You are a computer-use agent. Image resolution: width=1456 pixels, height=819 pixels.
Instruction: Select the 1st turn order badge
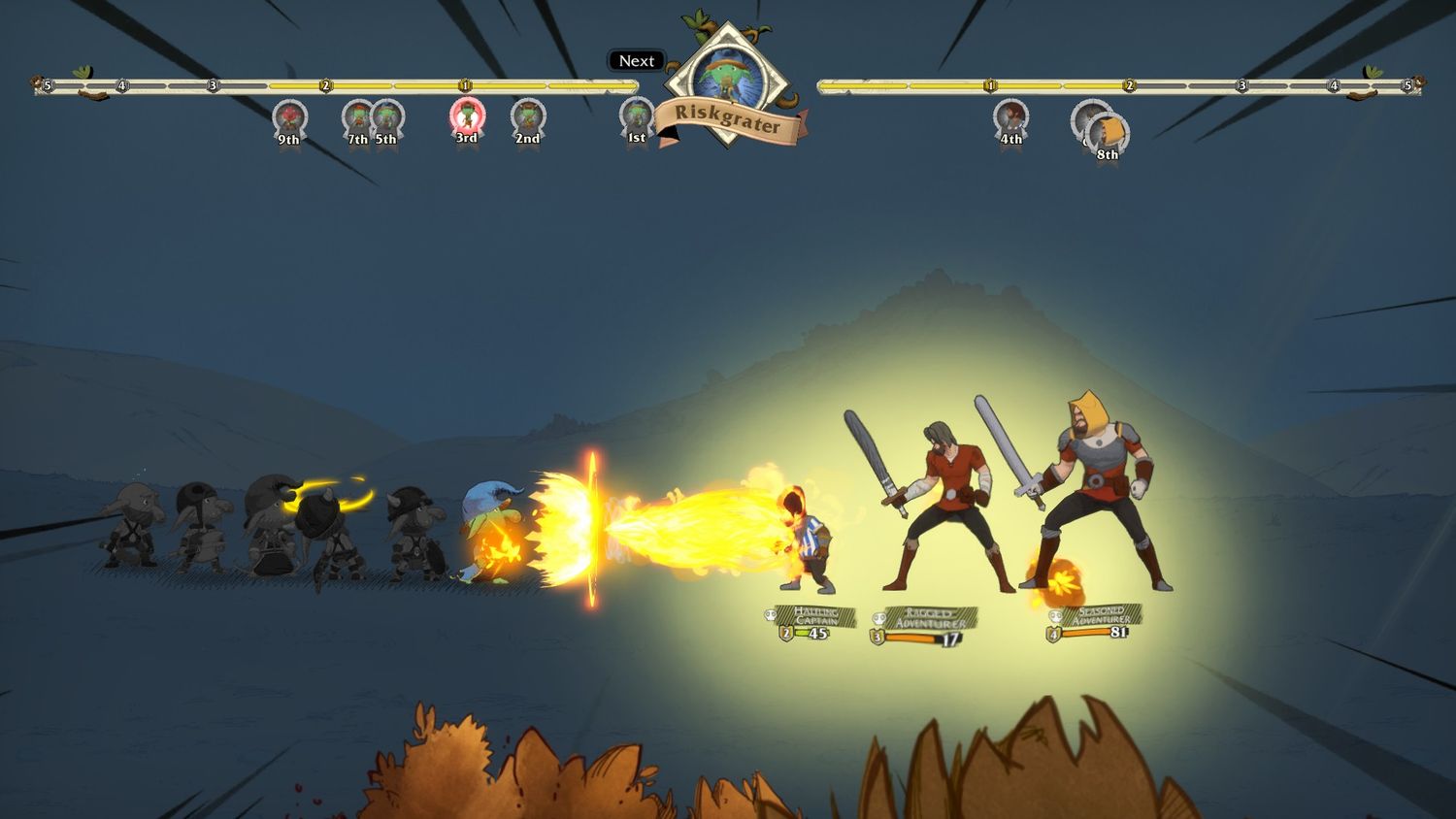[x=637, y=117]
